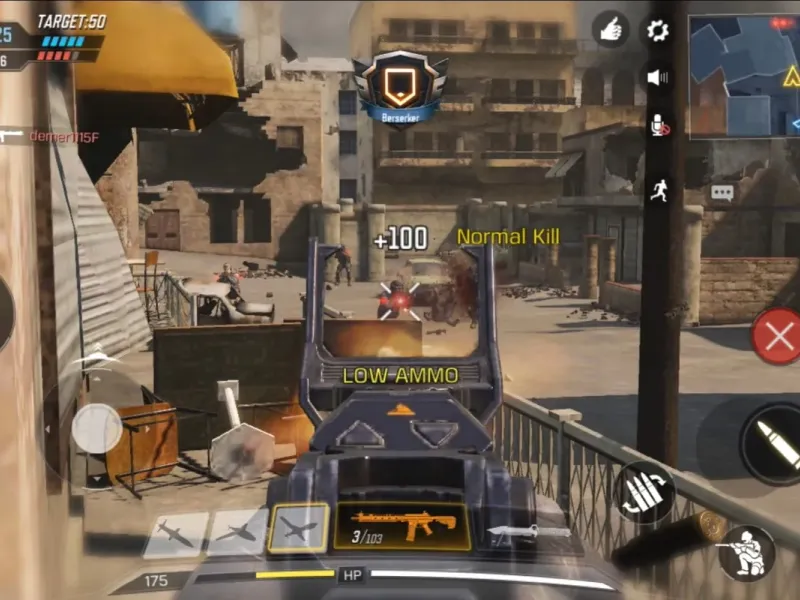
Task: Click the red X cancel button
Action: tap(777, 336)
